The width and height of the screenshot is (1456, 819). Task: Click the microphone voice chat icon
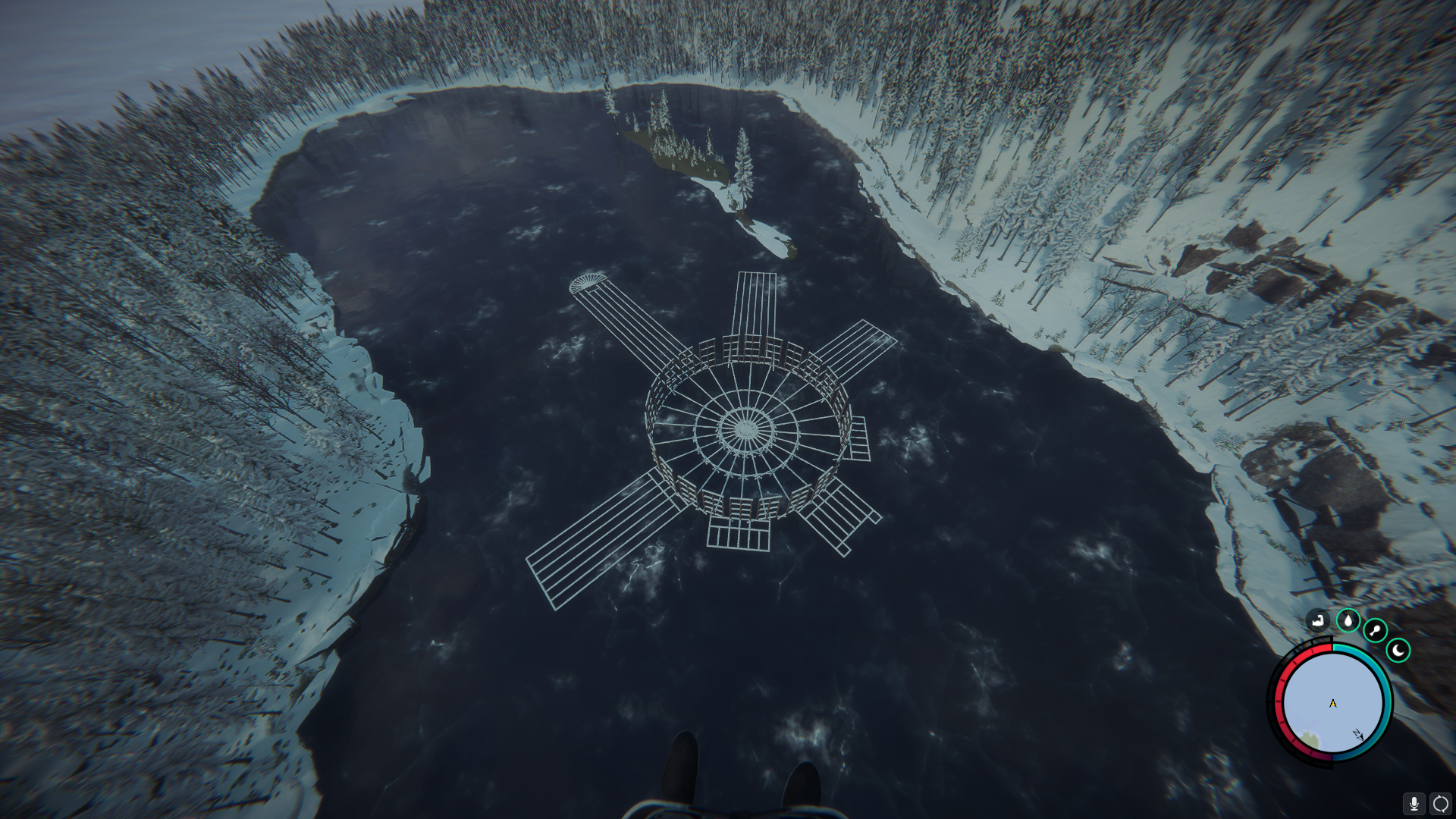click(1414, 802)
